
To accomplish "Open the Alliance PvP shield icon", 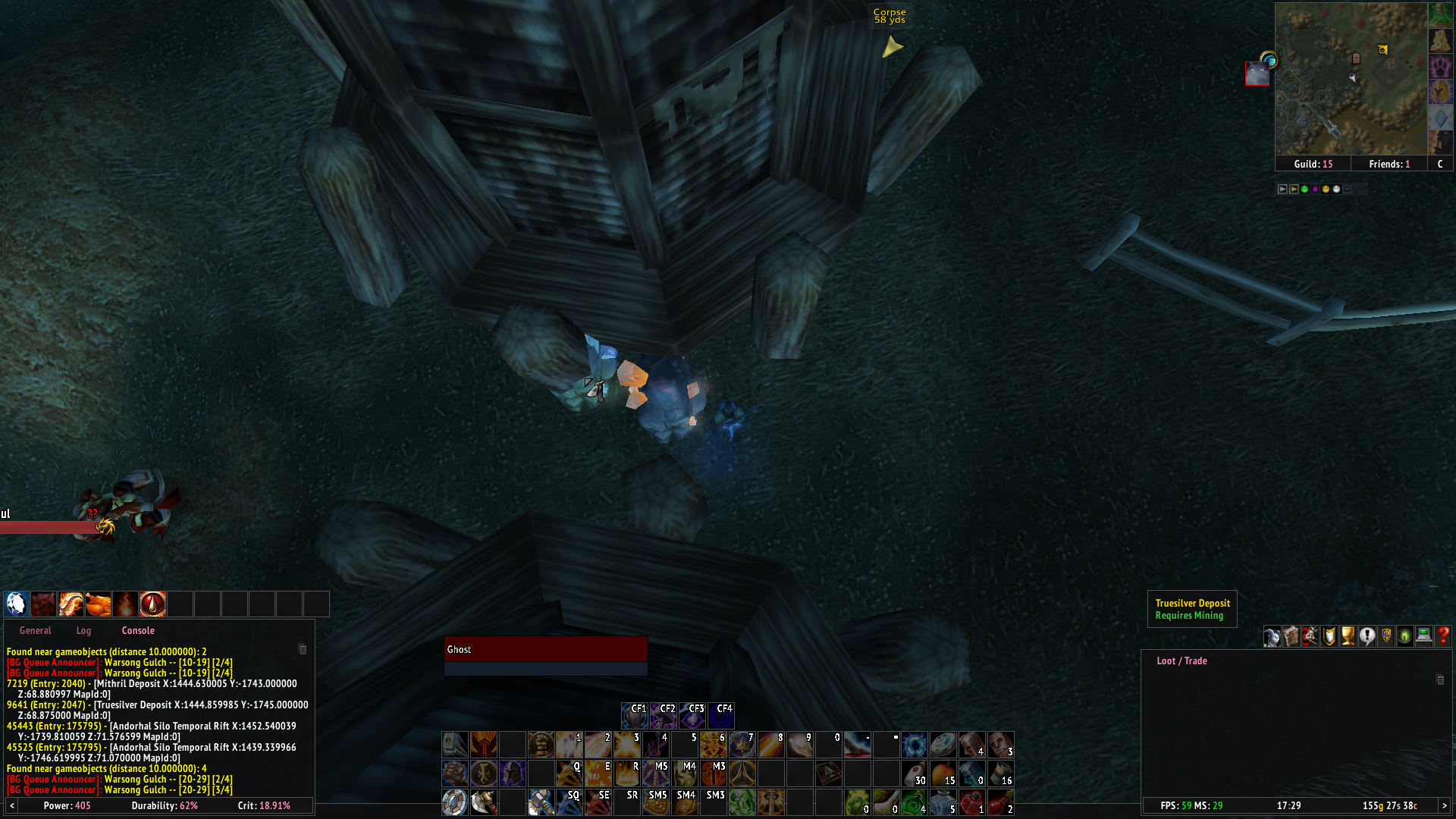I will click(x=1387, y=635).
